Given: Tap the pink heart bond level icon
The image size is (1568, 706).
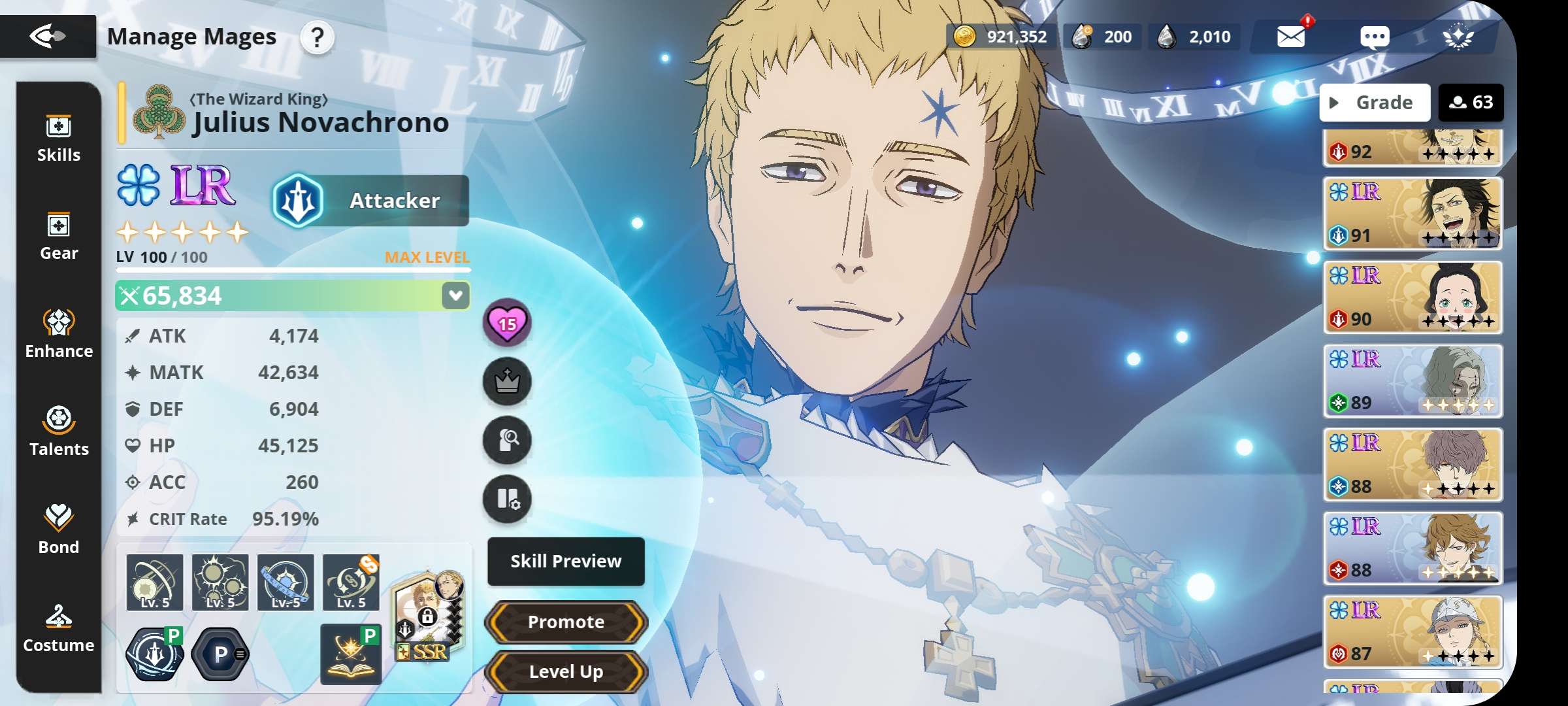Looking at the screenshot, I should tap(507, 323).
